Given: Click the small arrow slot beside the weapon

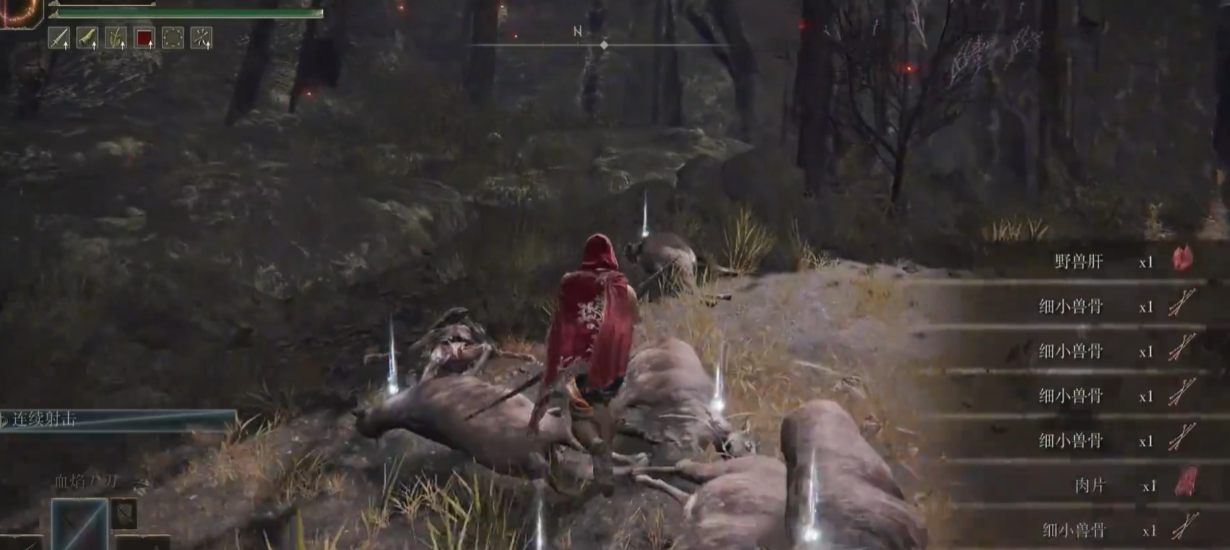Looking at the screenshot, I should (x=124, y=513).
